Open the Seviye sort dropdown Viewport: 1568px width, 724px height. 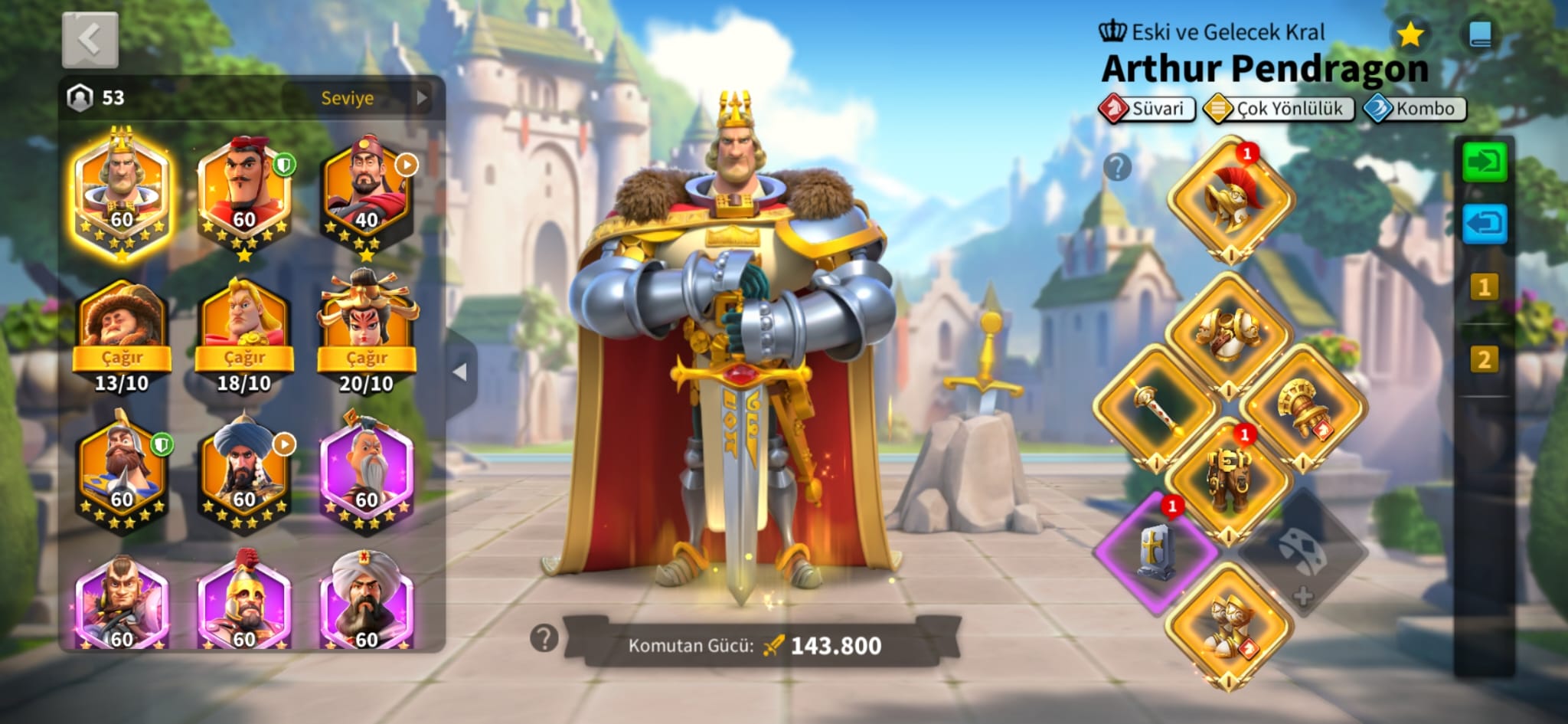(x=360, y=98)
